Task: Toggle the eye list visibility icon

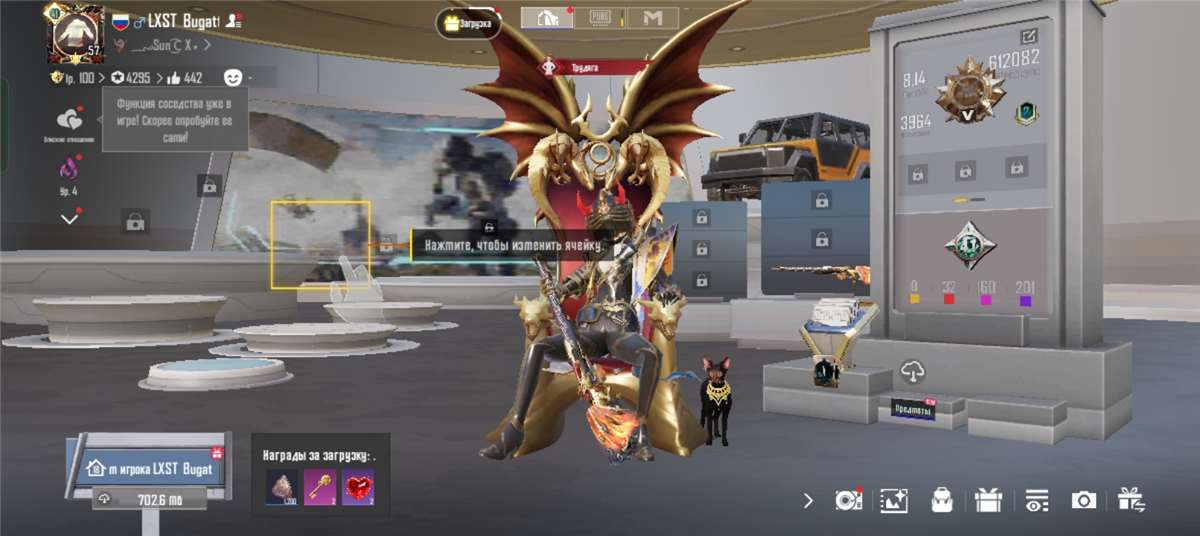Action: [1037, 501]
